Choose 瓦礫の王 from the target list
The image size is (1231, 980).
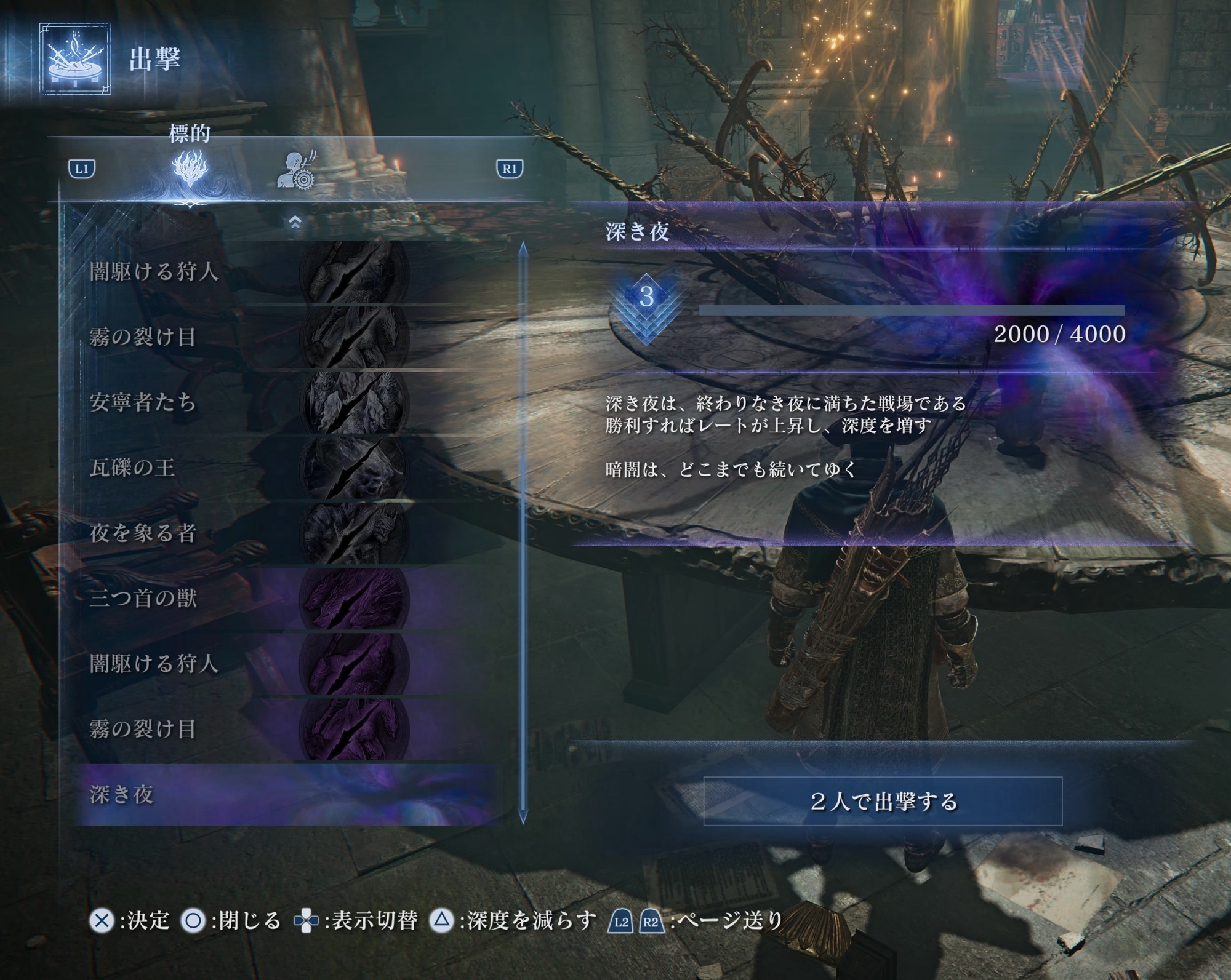(x=246, y=468)
